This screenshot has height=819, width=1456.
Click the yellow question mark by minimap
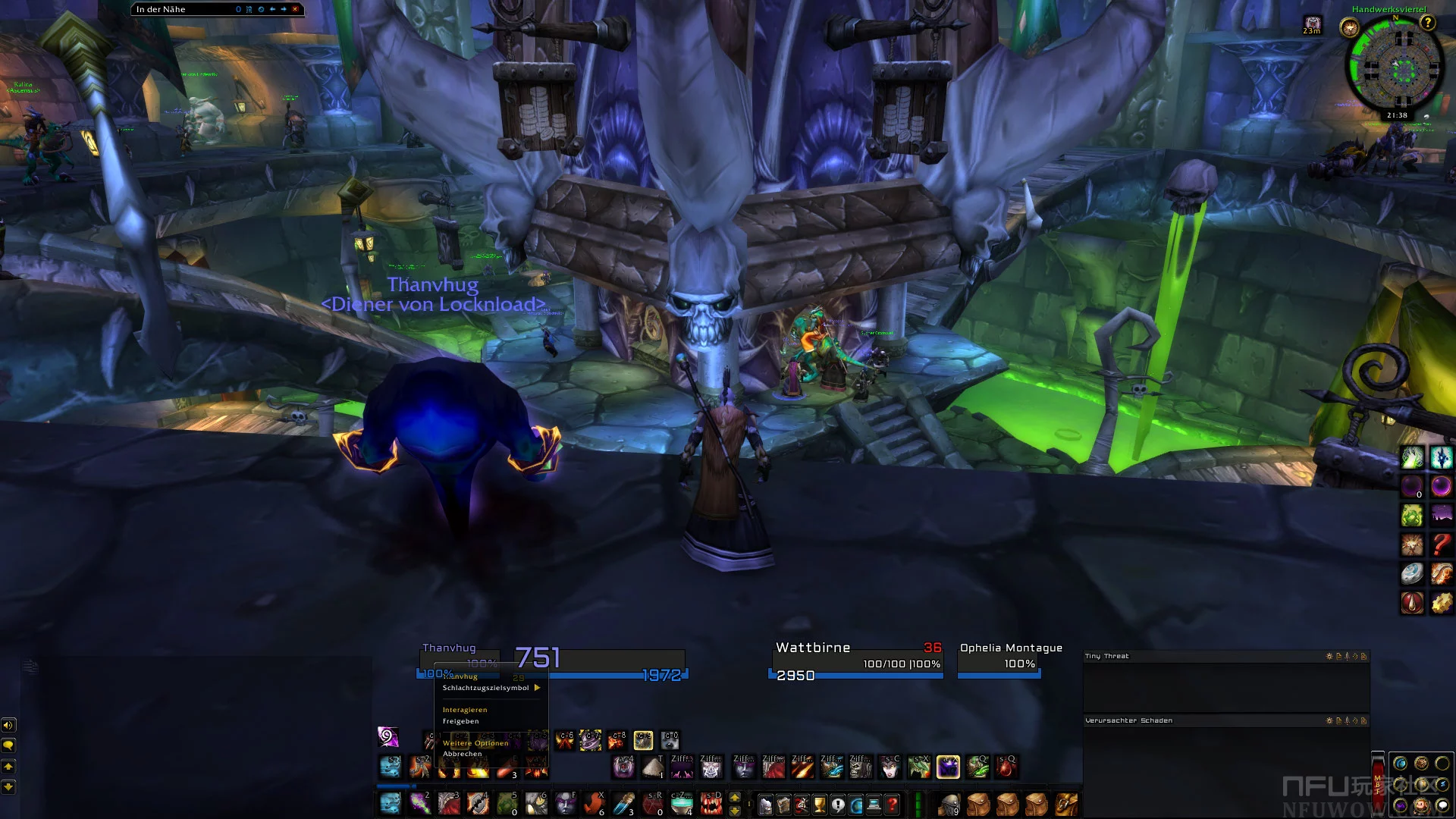point(1428,23)
